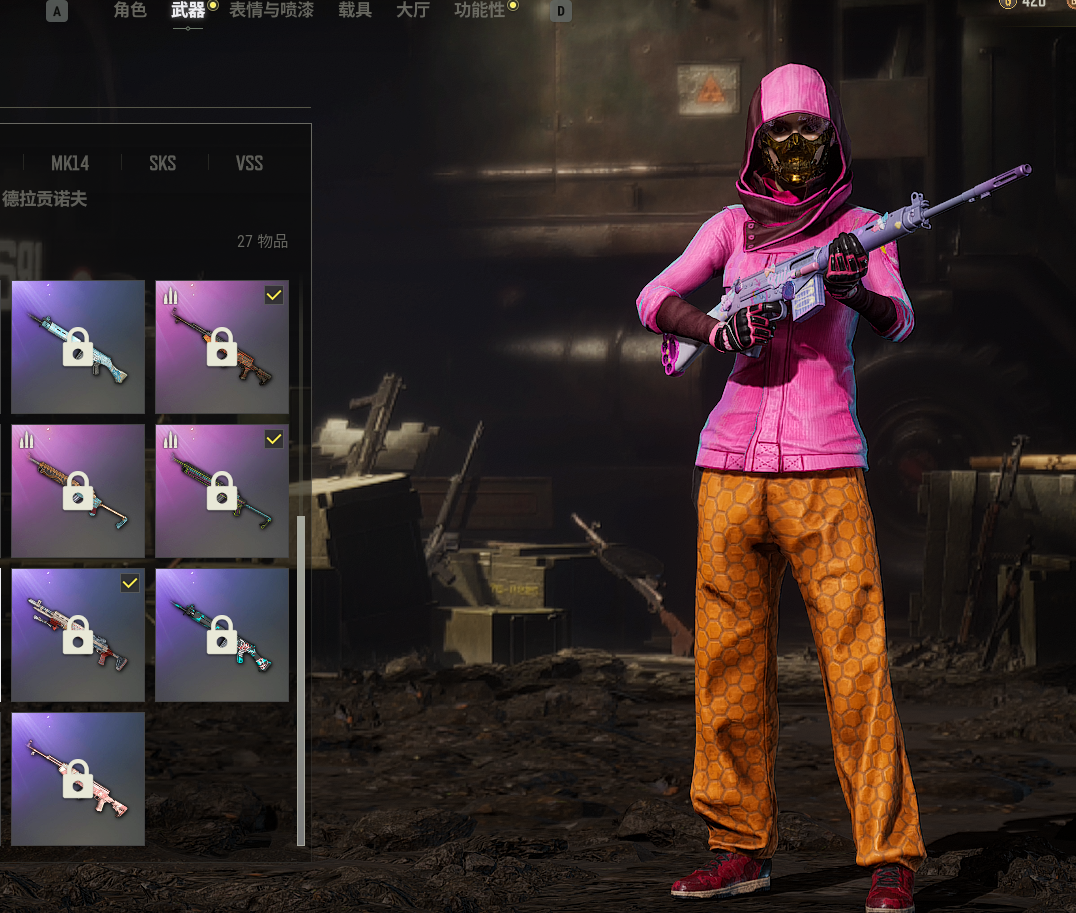Viewport: 1076px width, 913px height.
Task: Choose the locked tan skin with teal stock
Action: coord(78,491)
